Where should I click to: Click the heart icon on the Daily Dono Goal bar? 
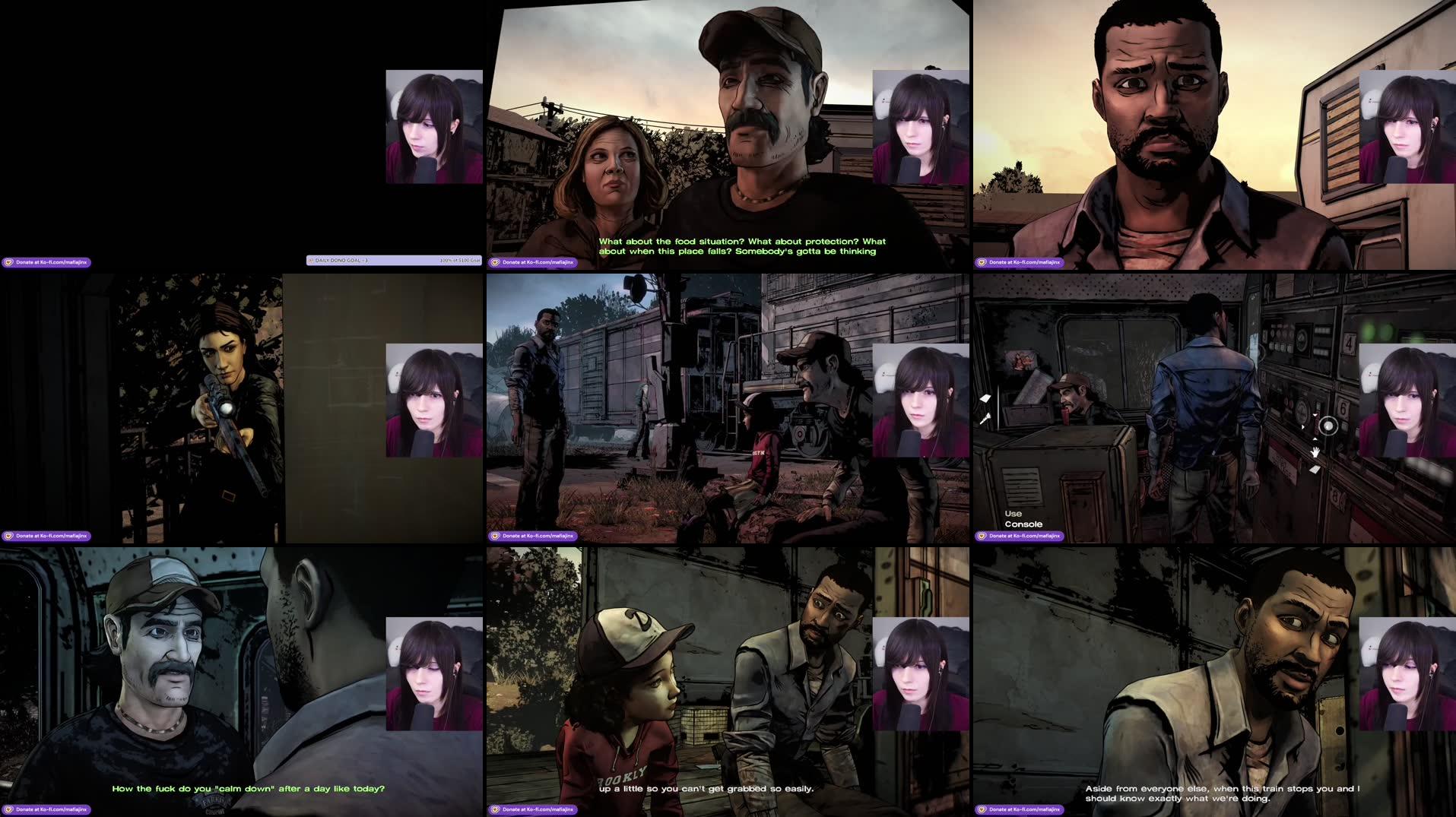(312, 259)
